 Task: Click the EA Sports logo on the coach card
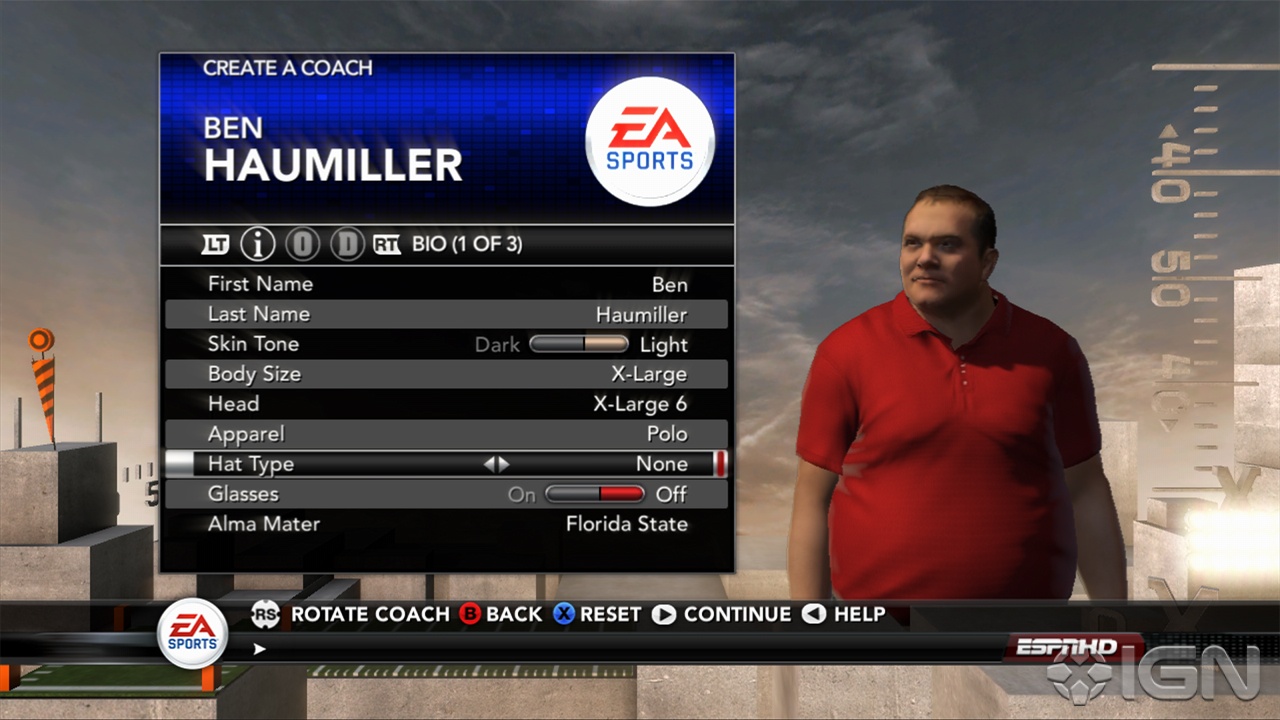pos(649,140)
